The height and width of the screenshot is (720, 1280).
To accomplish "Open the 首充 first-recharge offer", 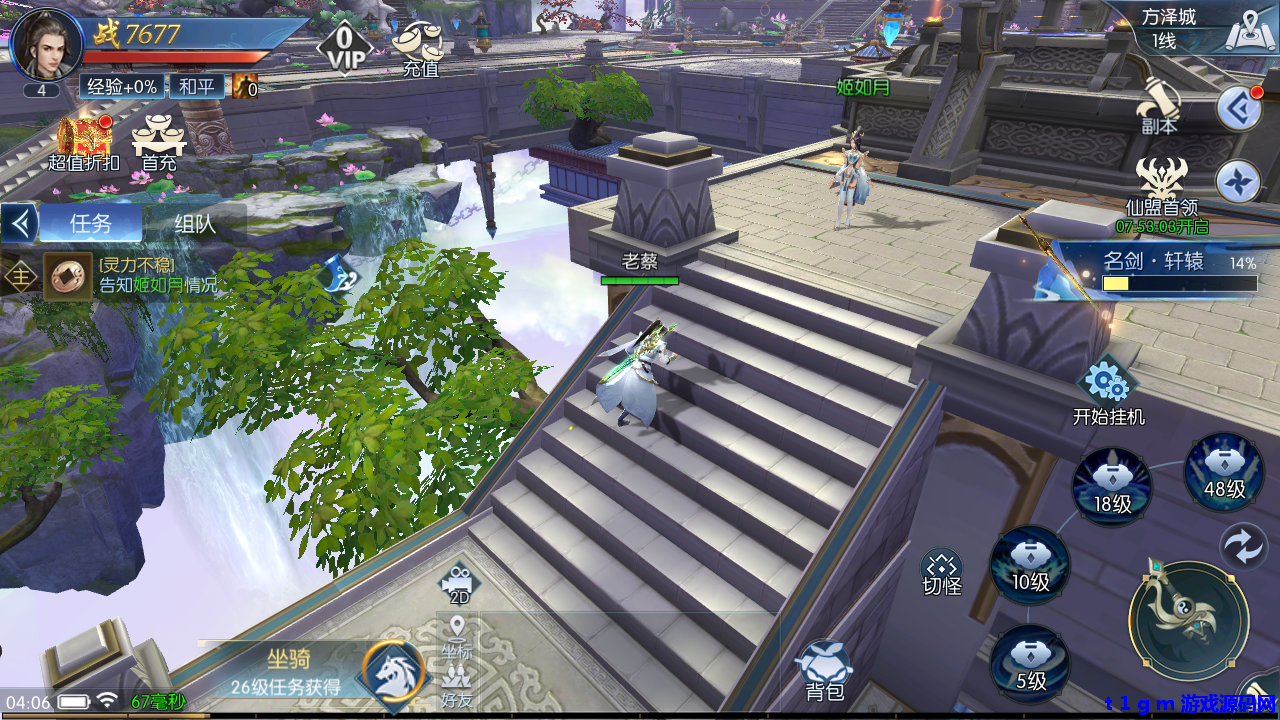I will (159, 143).
